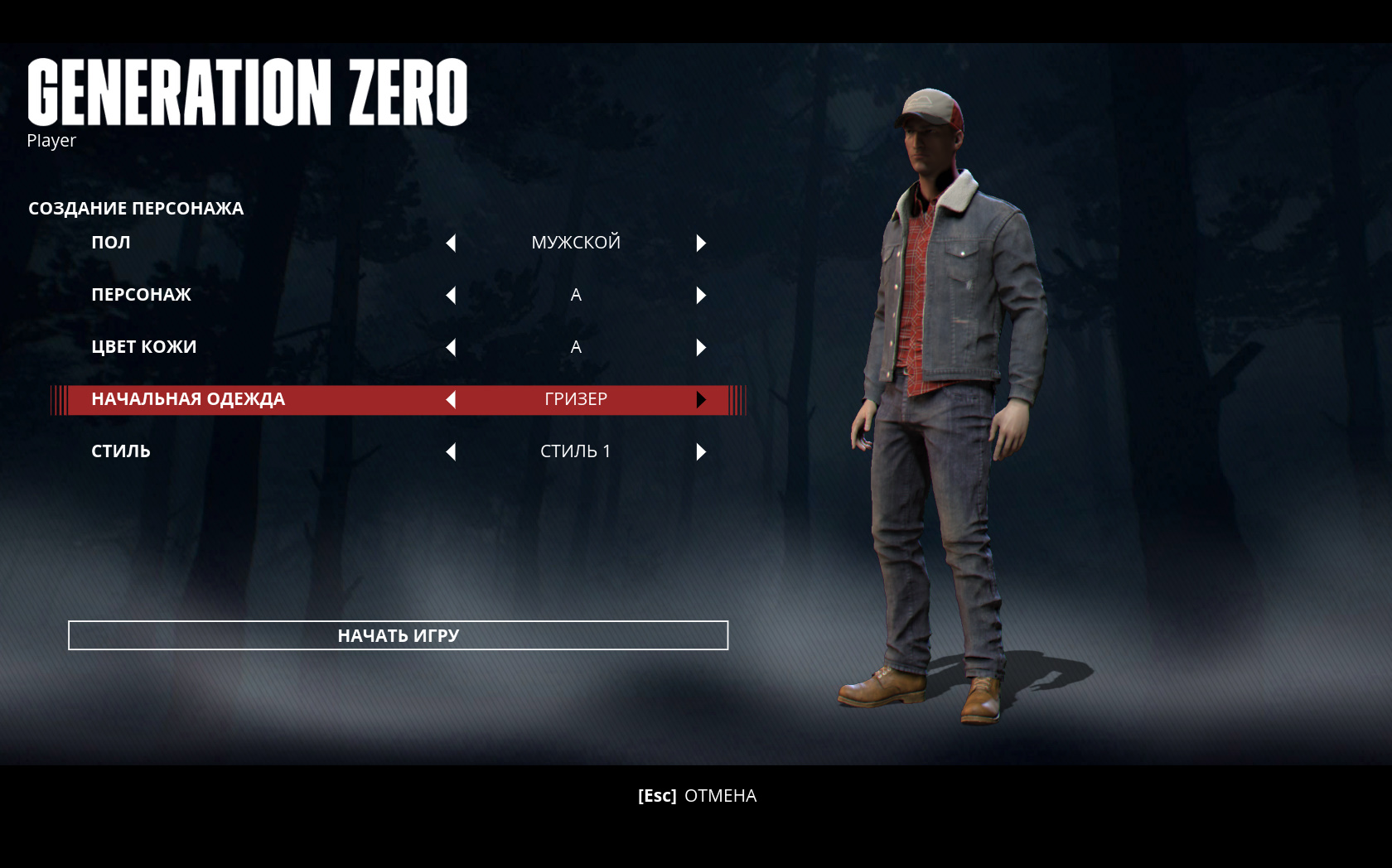Choose previous СТИЛЬ with left arrow
This screenshot has height=868, width=1392.
pyautogui.click(x=451, y=451)
